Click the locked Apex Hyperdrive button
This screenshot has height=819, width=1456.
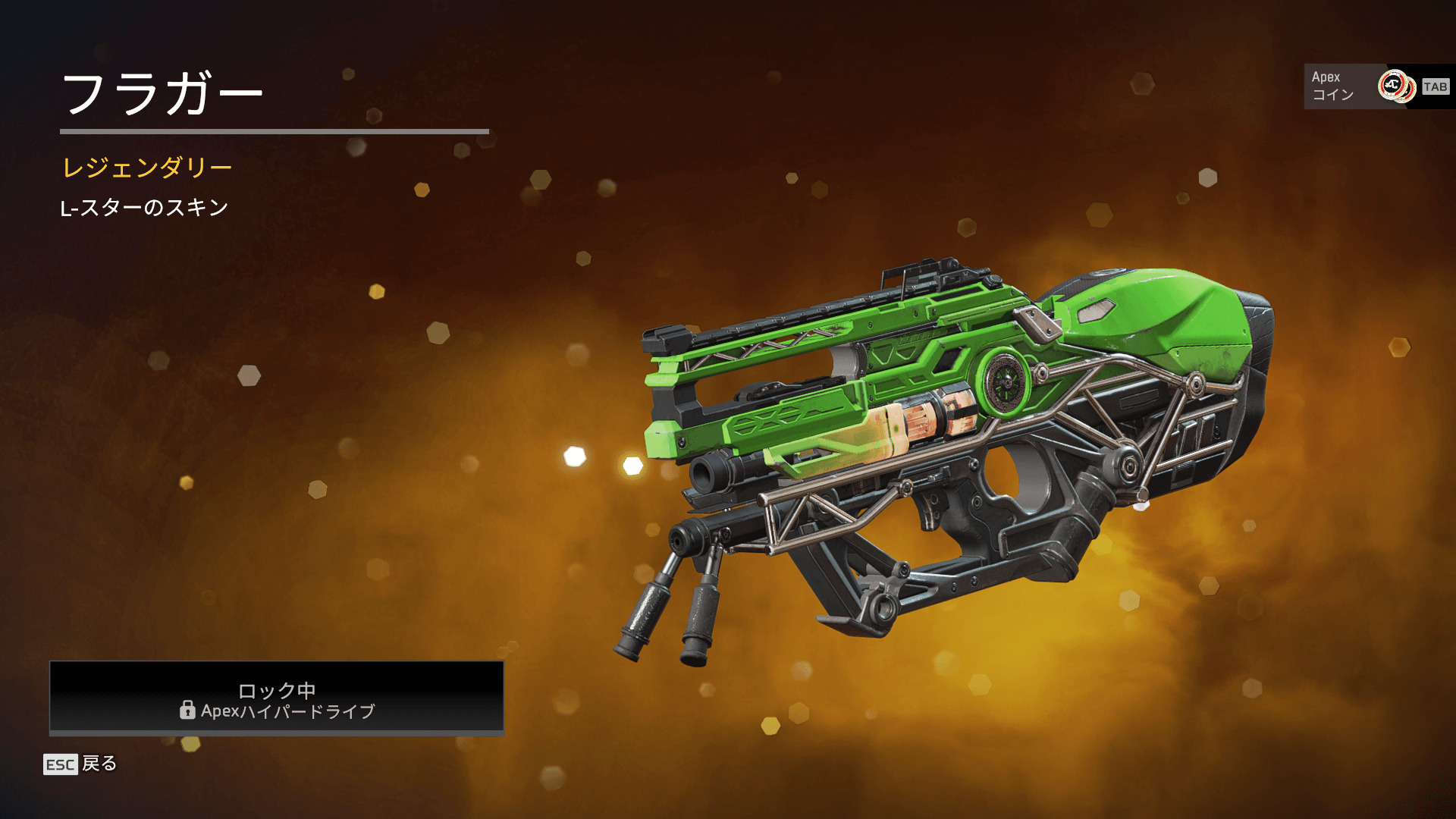pyautogui.click(x=277, y=698)
